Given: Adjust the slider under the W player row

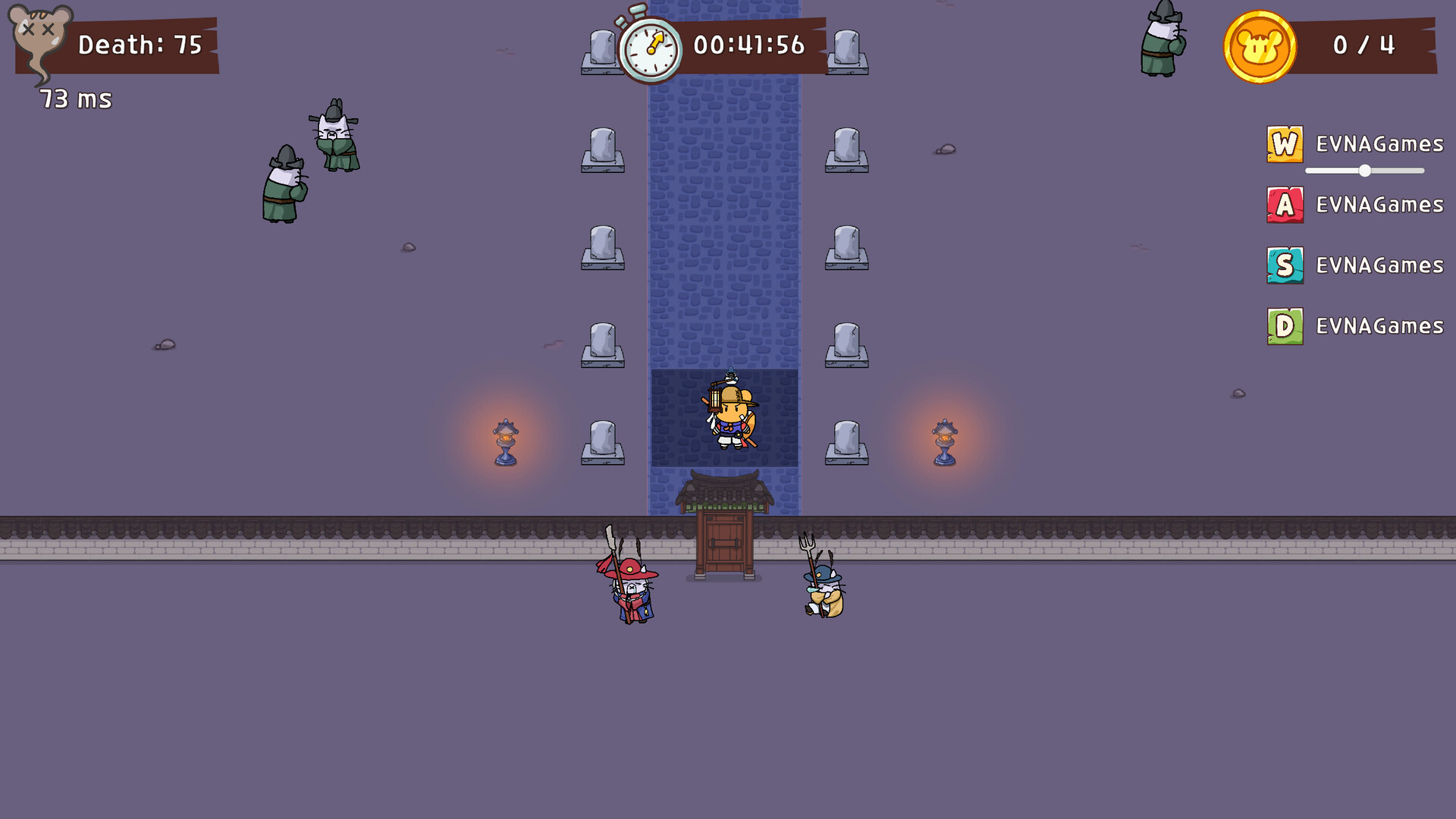Looking at the screenshot, I should tap(1365, 171).
